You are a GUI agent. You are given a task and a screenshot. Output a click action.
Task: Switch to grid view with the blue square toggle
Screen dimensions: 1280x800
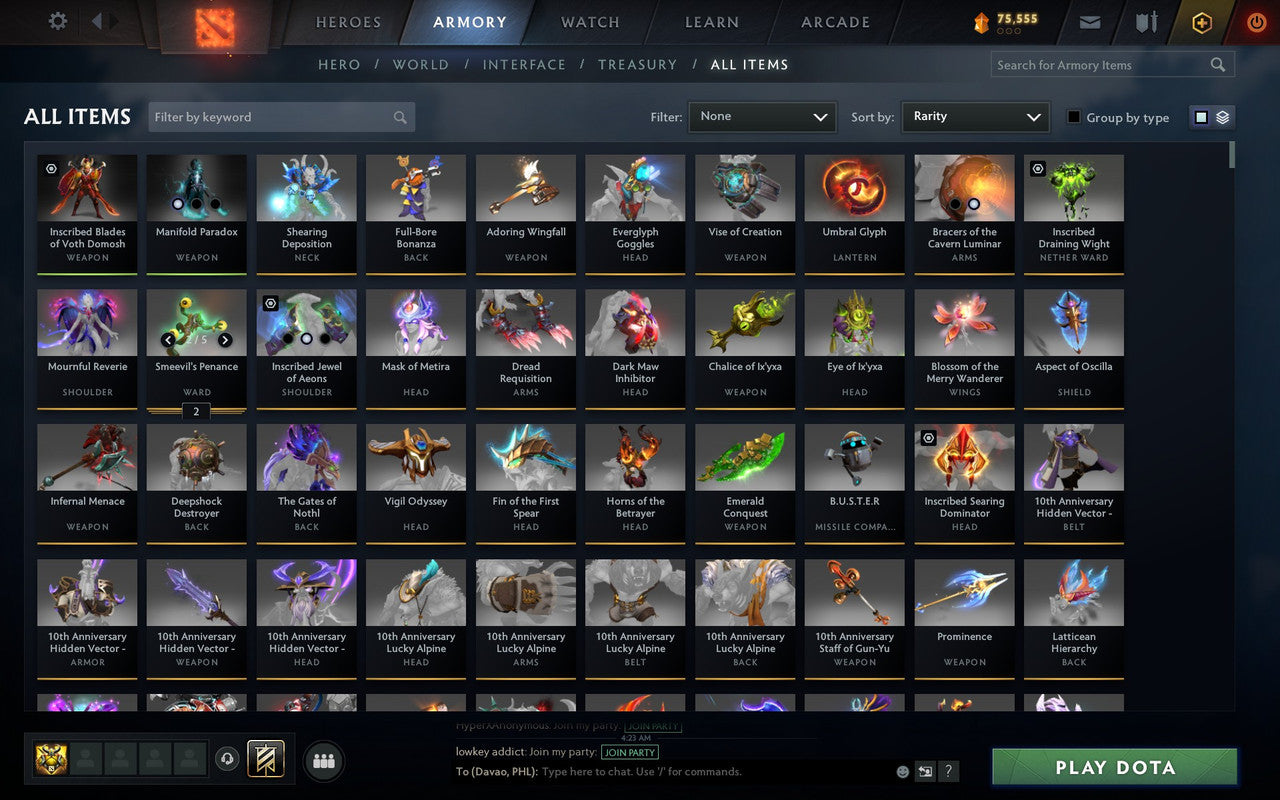point(1201,116)
